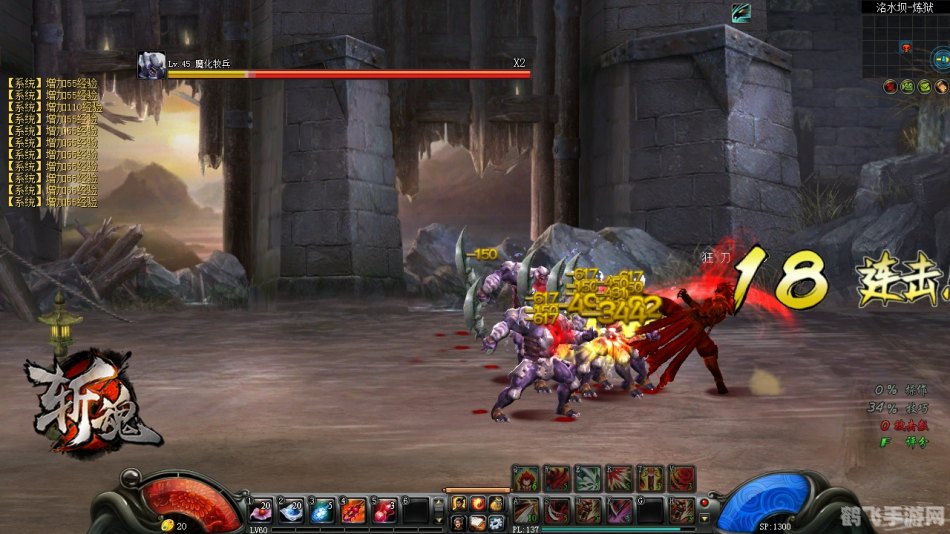Activate the purple blade skill icon
The height and width of the screenshot is (534, 950).
tap(620, 510)
